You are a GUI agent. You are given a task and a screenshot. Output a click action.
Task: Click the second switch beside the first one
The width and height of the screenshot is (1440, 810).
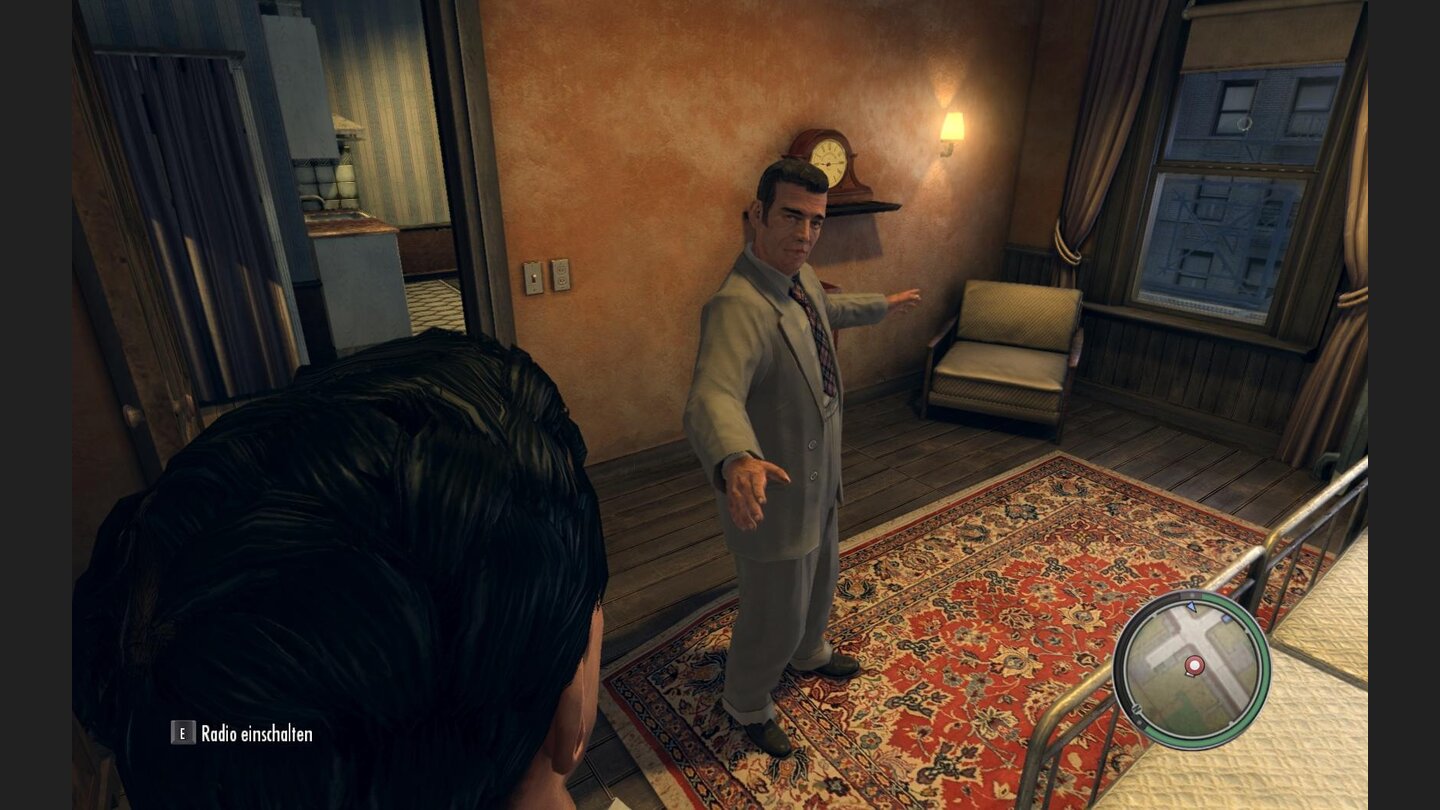[562, 276]
